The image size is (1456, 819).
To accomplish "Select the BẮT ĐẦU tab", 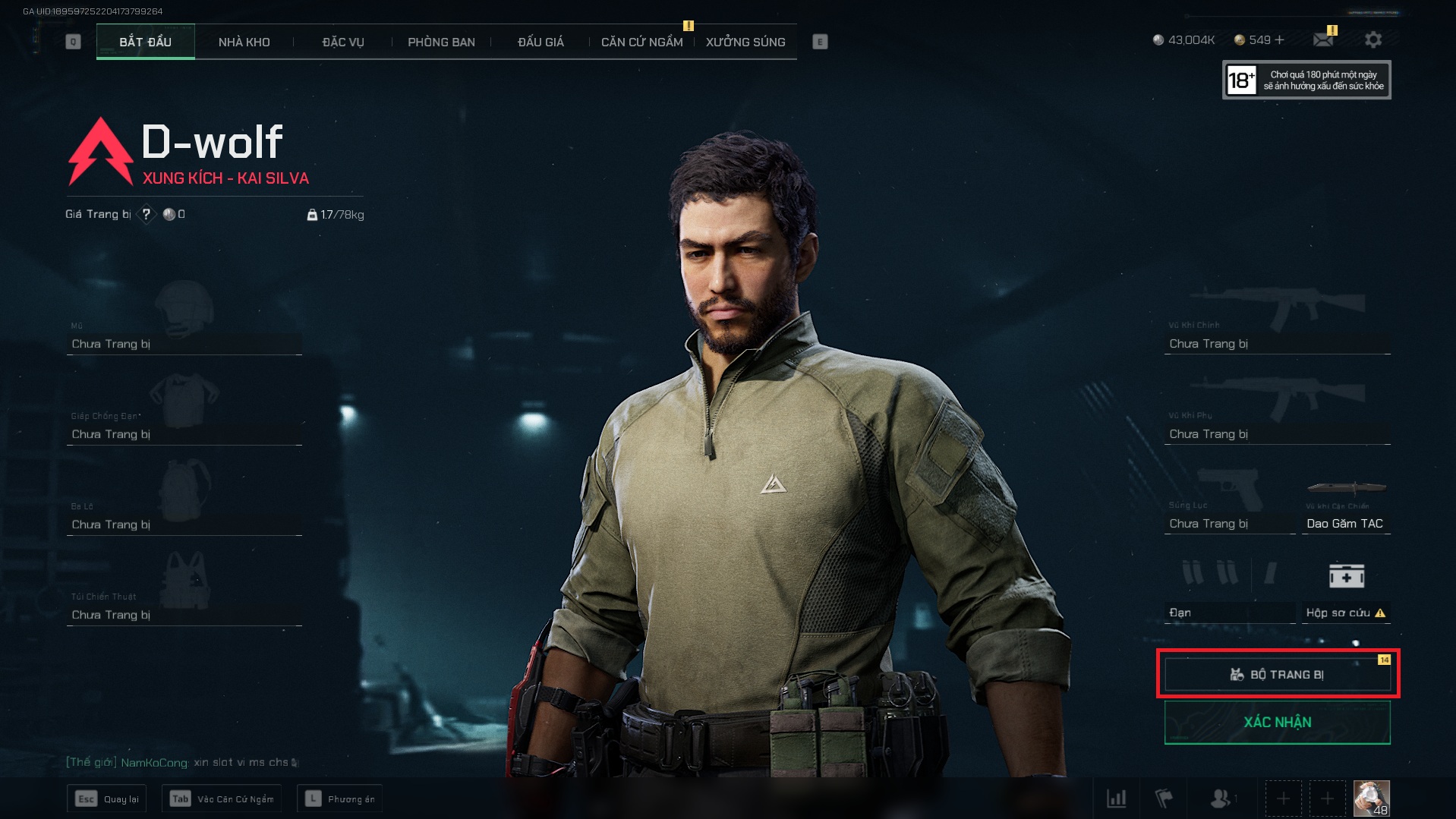I will coord(145,42).
